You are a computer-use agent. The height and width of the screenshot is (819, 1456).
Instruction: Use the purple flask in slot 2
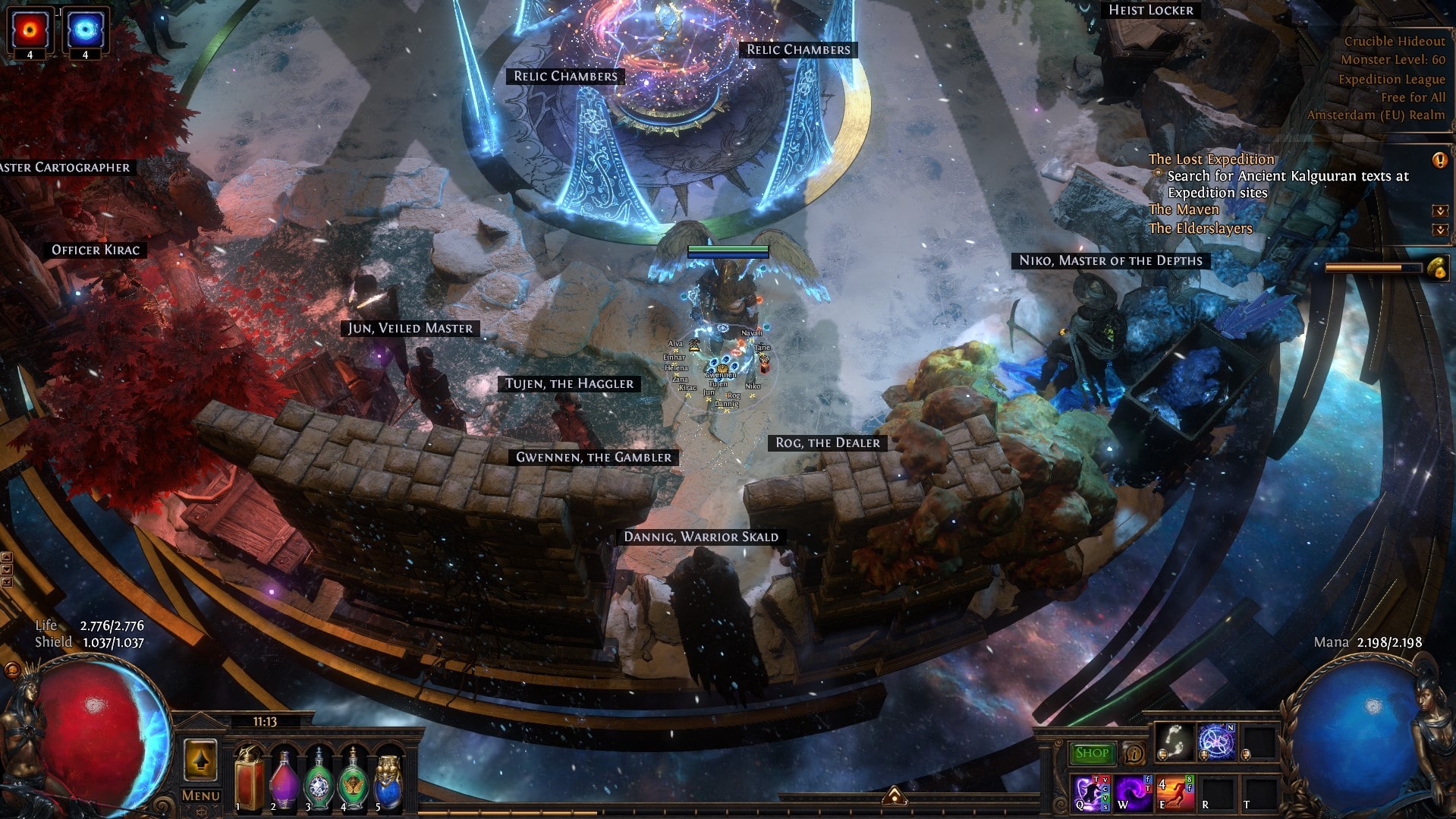click(x=284, y=778)
